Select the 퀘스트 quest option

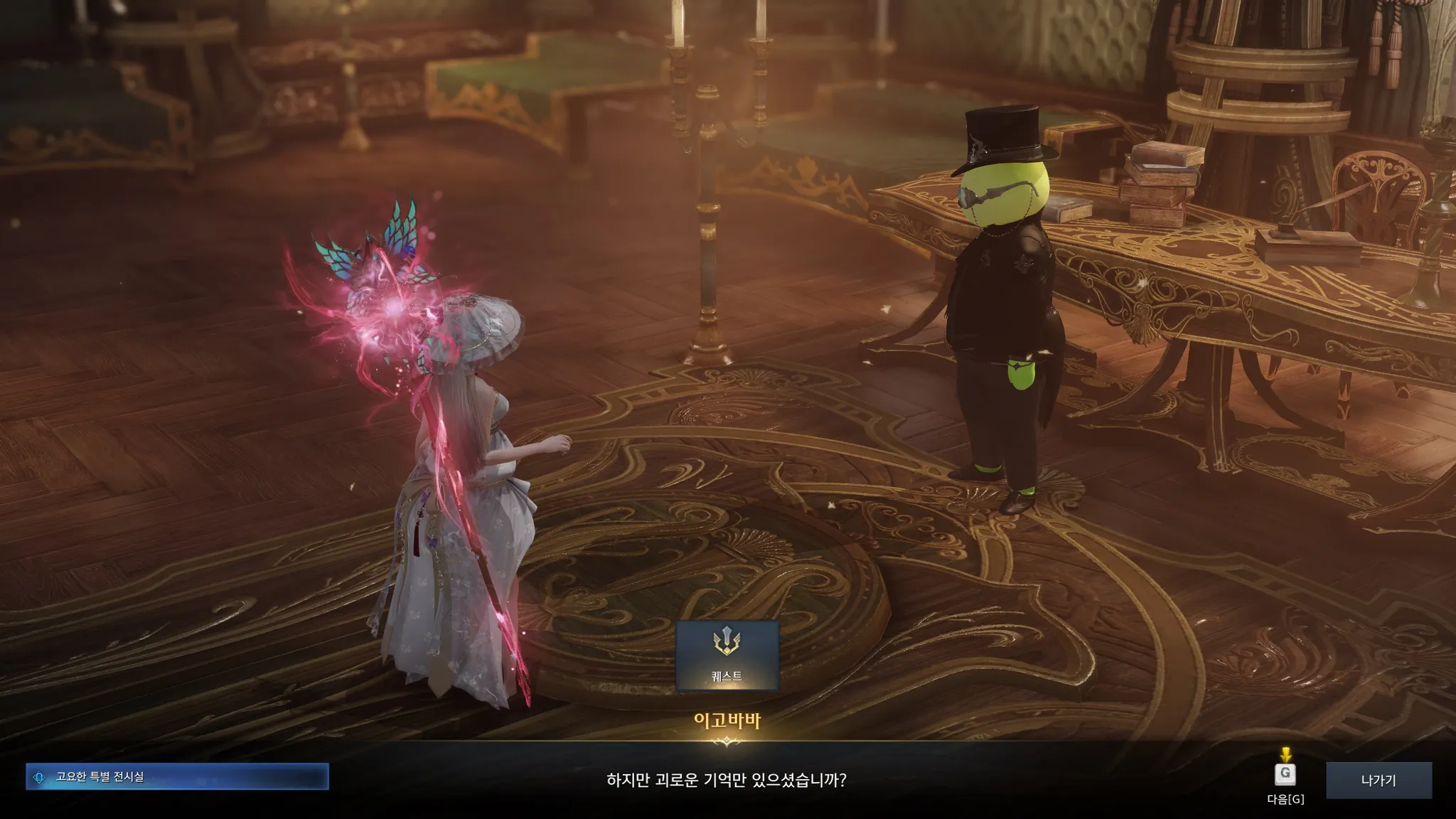point(727,655)
